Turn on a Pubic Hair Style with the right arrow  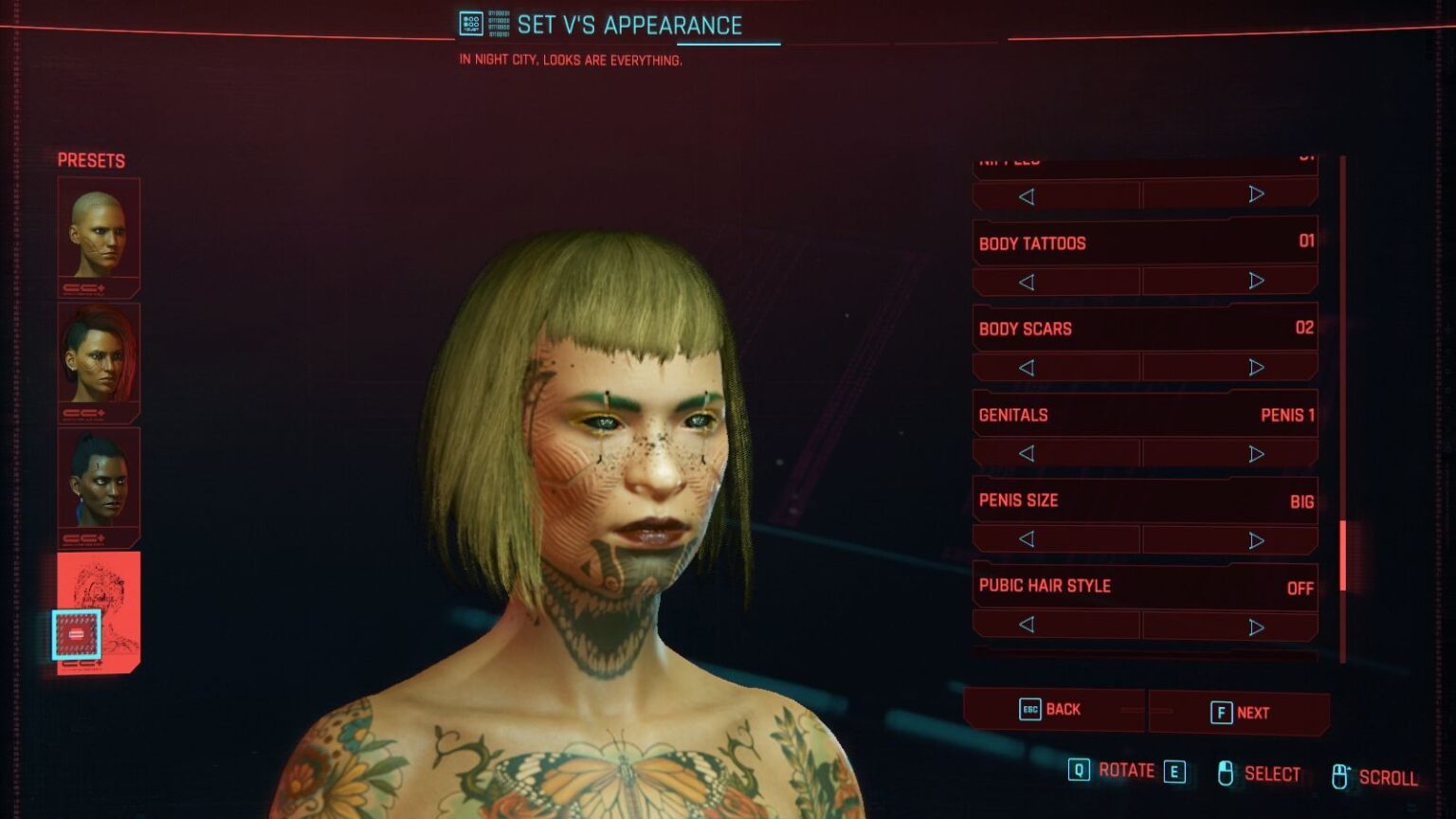(1258, 624)
